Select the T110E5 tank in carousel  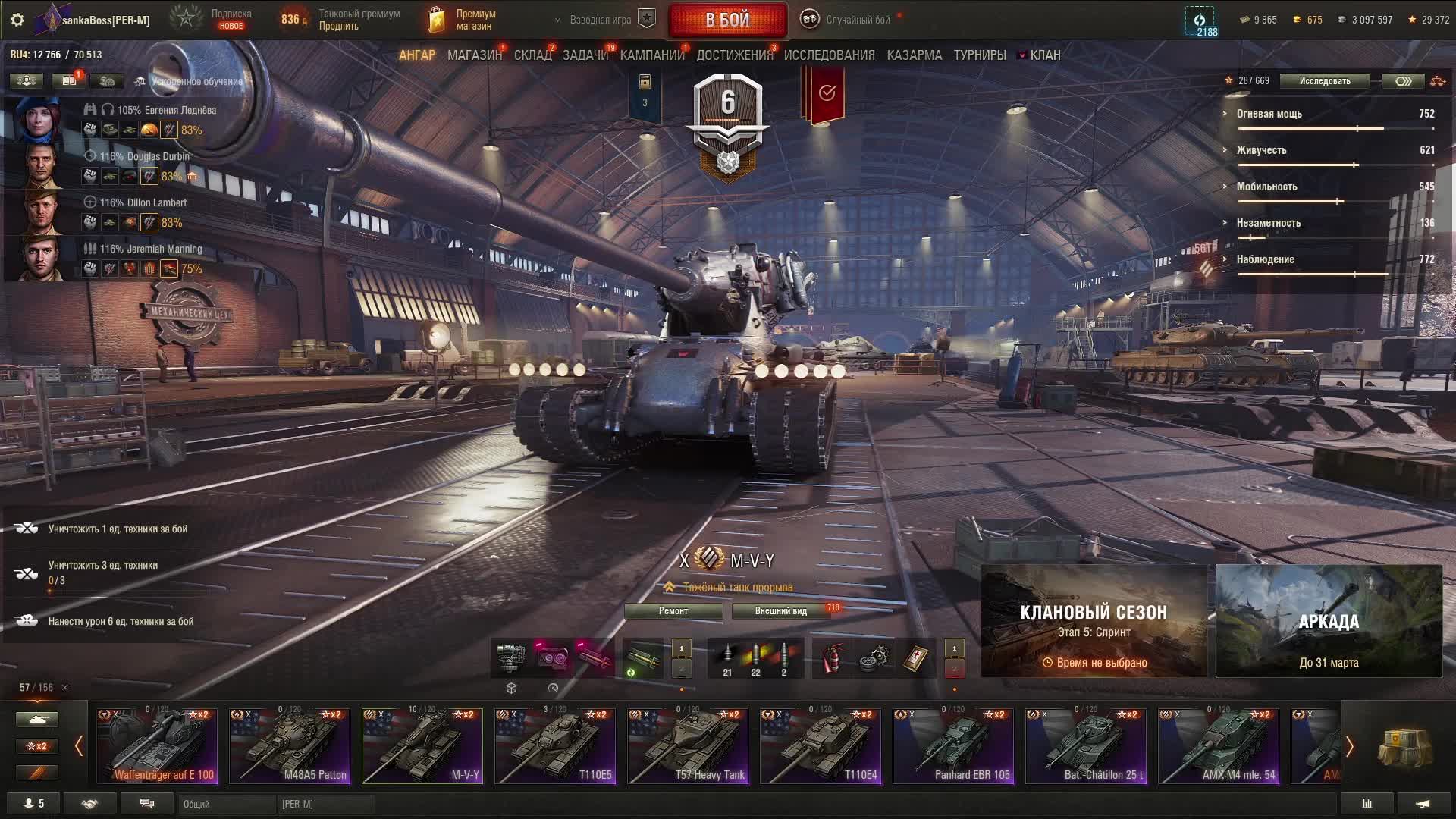point(555,746)
